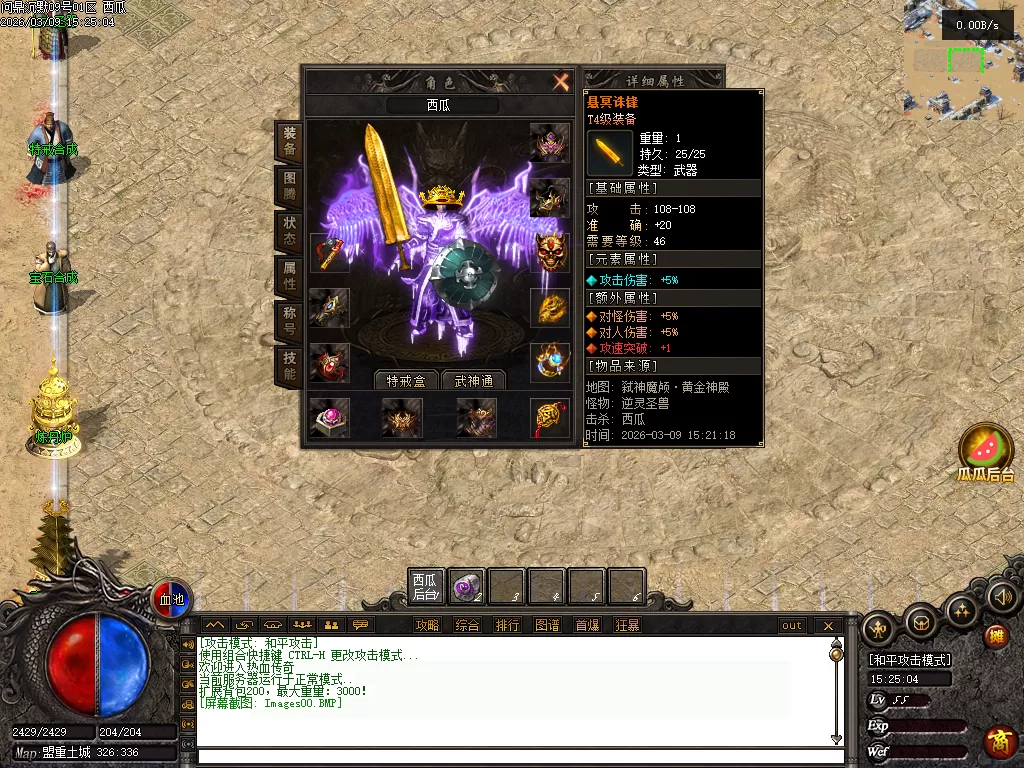
Task: Open the 图腾 totem tab
Action: tap(289, 187)
